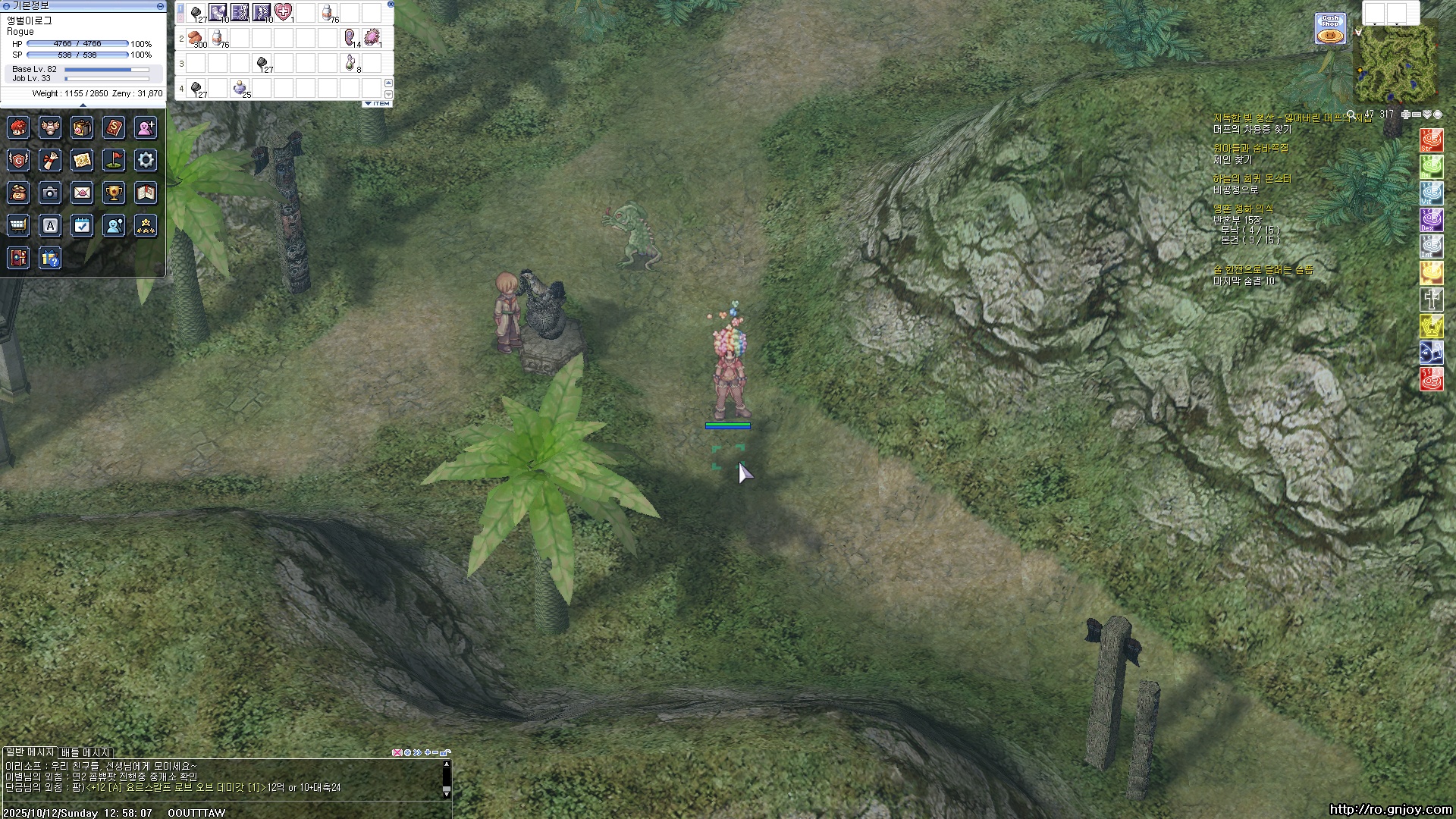Screen dimensions: 1456x819
Task: Open the red skill book icon
Action: tap(114, 127)
